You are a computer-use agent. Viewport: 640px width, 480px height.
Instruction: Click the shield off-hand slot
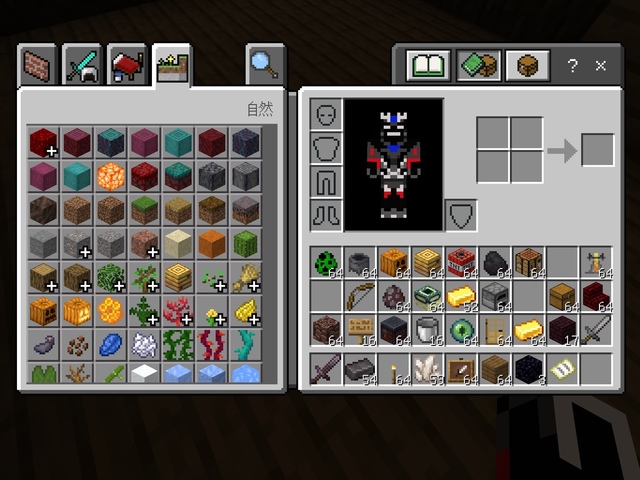[x=460, y=215]
